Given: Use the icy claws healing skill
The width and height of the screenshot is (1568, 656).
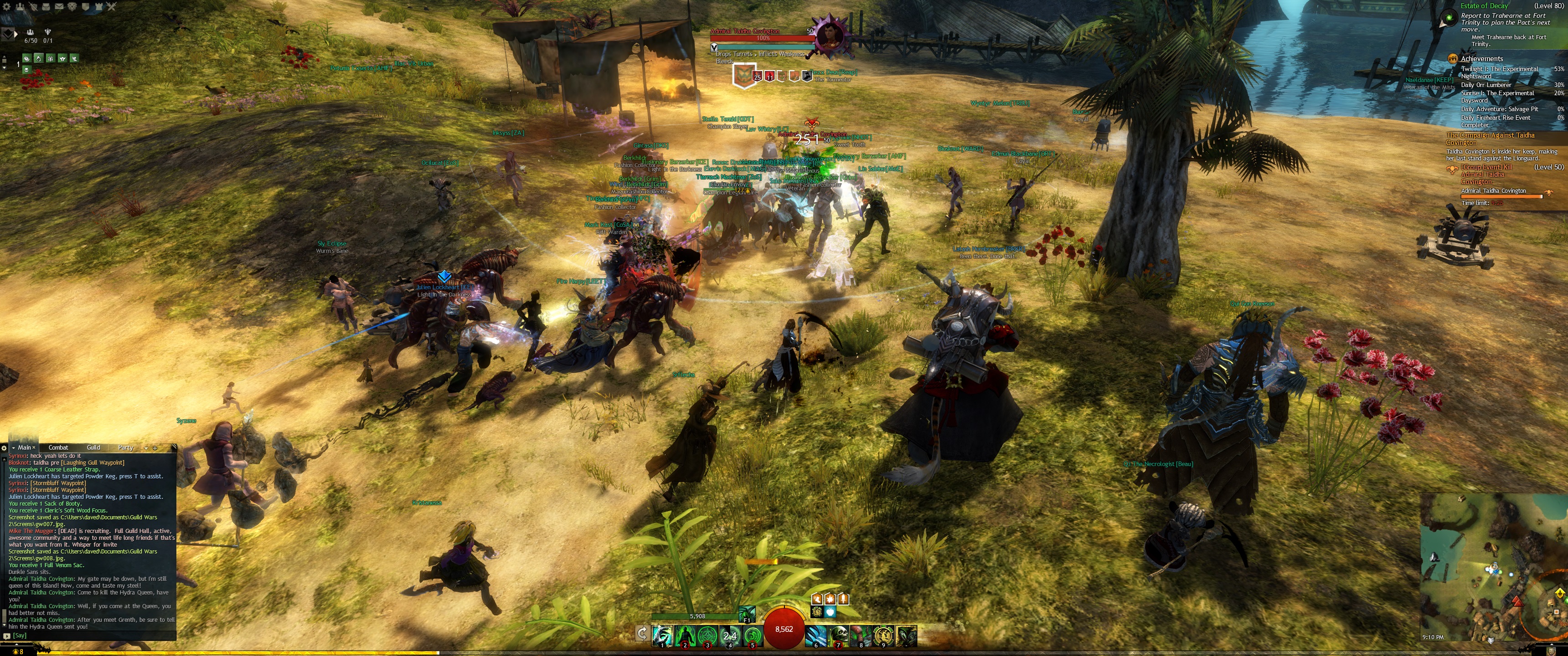Looking at the screenshot, I should click(x=816, y=636).
